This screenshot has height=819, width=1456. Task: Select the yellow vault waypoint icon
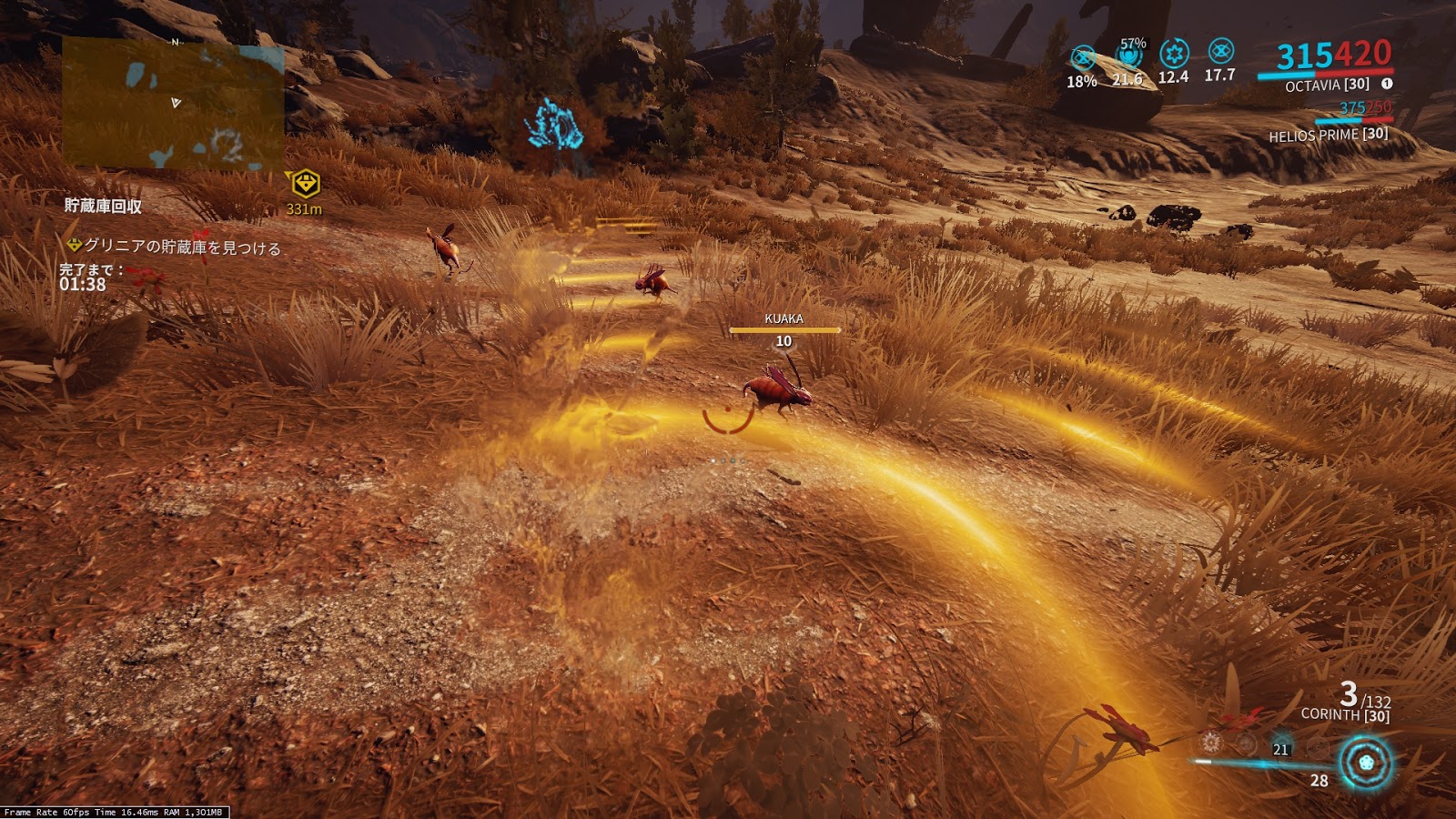[x=305, y=183]
